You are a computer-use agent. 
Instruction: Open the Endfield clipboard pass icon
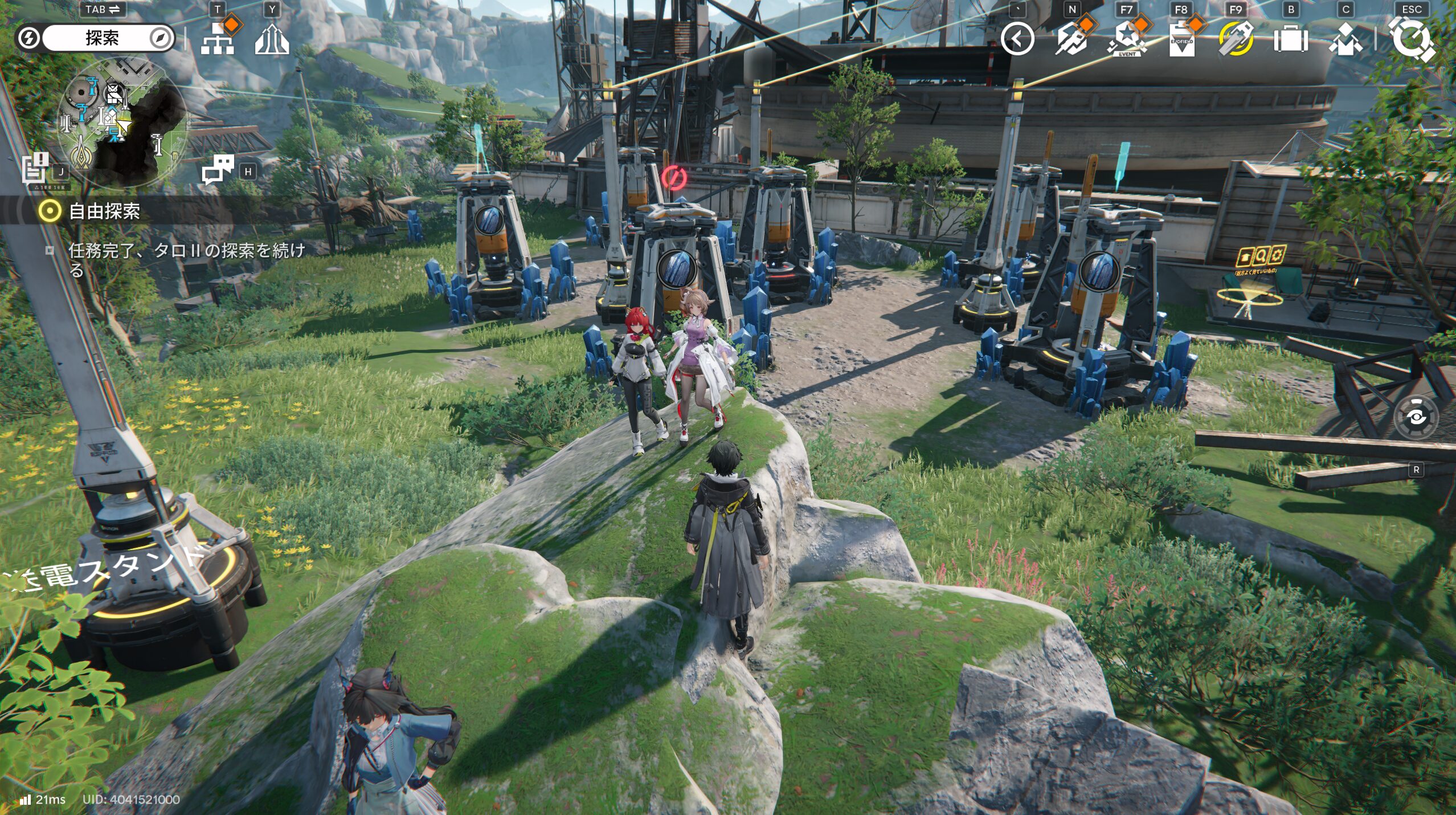pyautogui.click(x=1181, y=39)
